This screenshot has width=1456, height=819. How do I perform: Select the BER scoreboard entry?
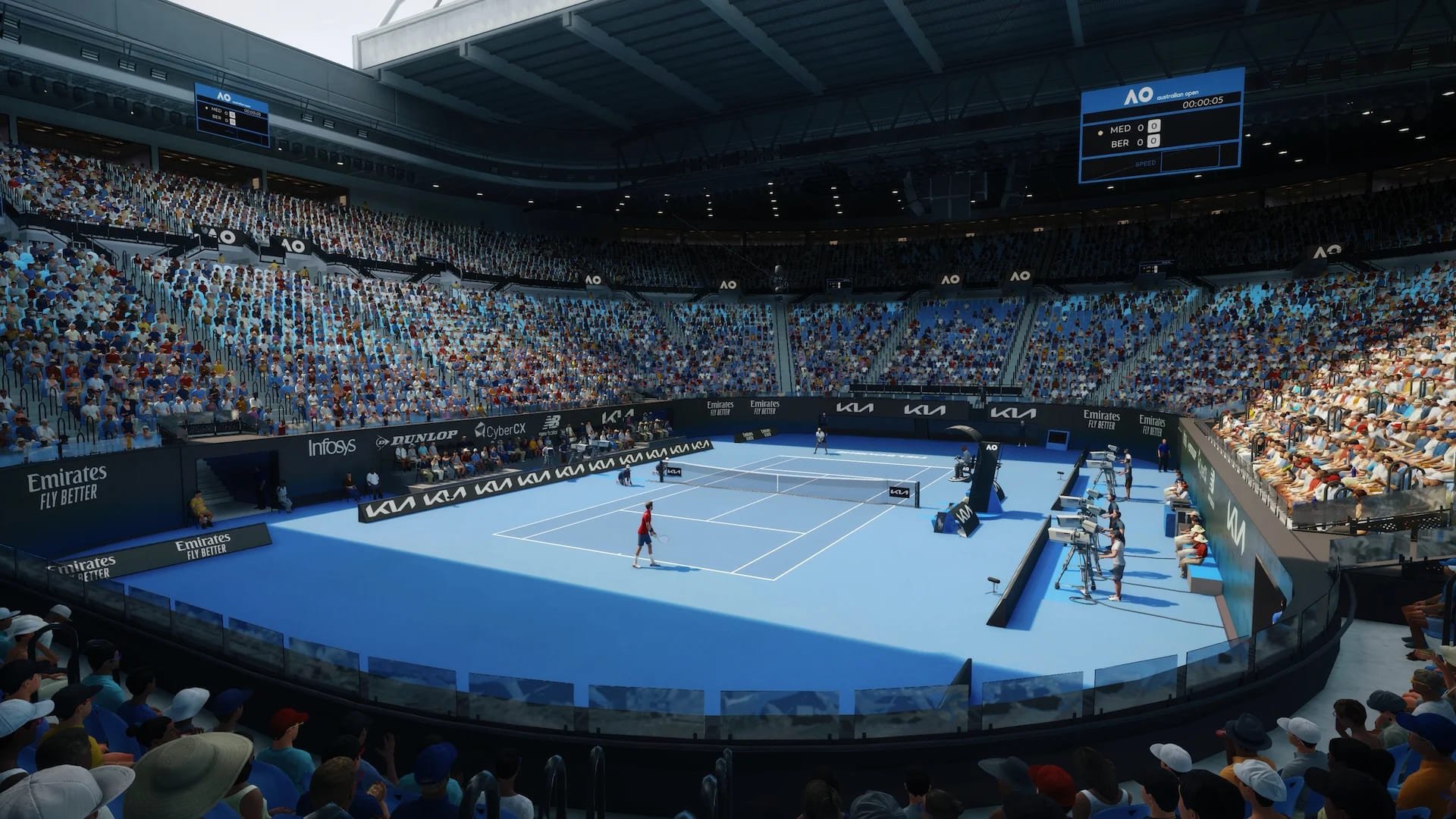pyautogui.click(x=1121, y=143)
